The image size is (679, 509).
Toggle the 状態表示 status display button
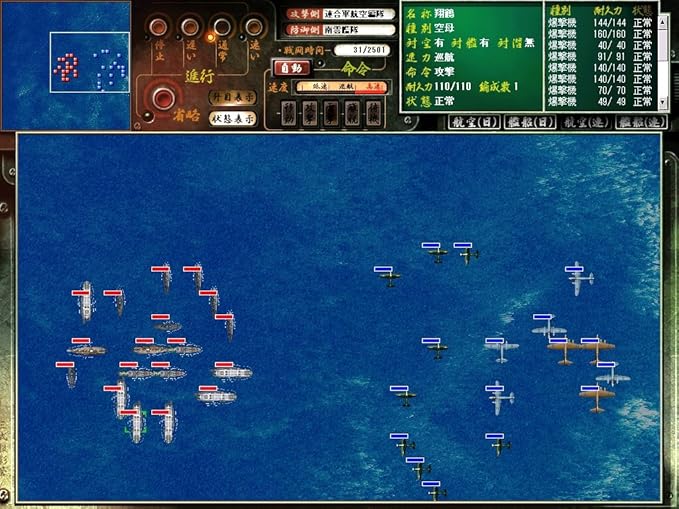232,118
